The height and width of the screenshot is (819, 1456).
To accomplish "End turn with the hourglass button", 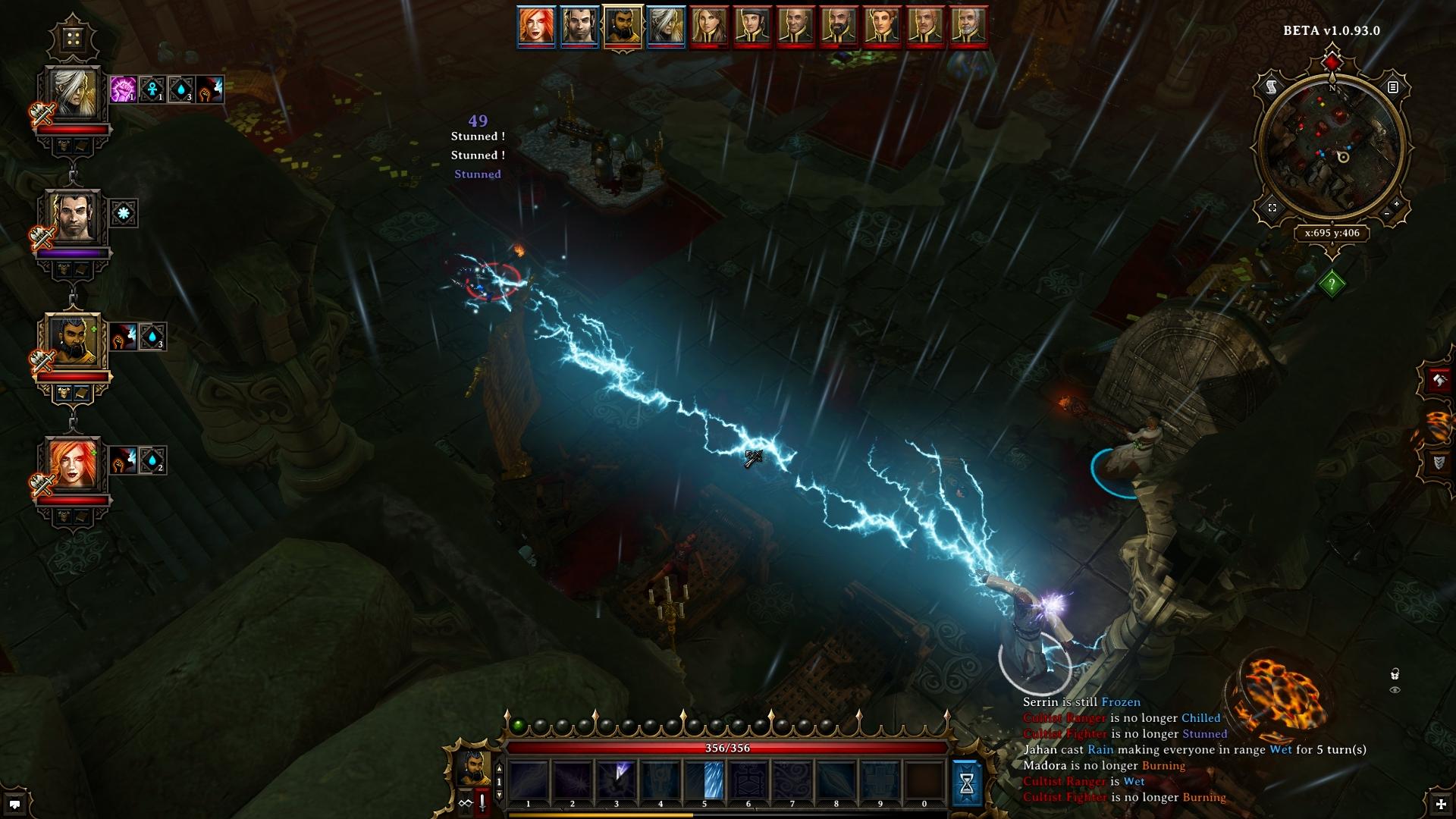I will point(967,784).
